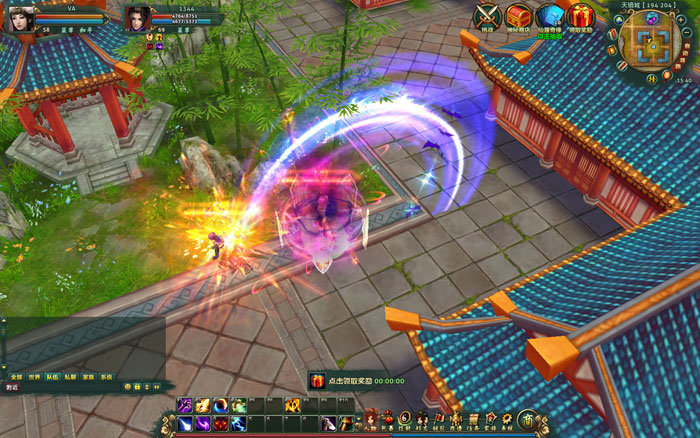Click the circular minimap
Viewport: 700px width, 438px height.
click(652, 44)
